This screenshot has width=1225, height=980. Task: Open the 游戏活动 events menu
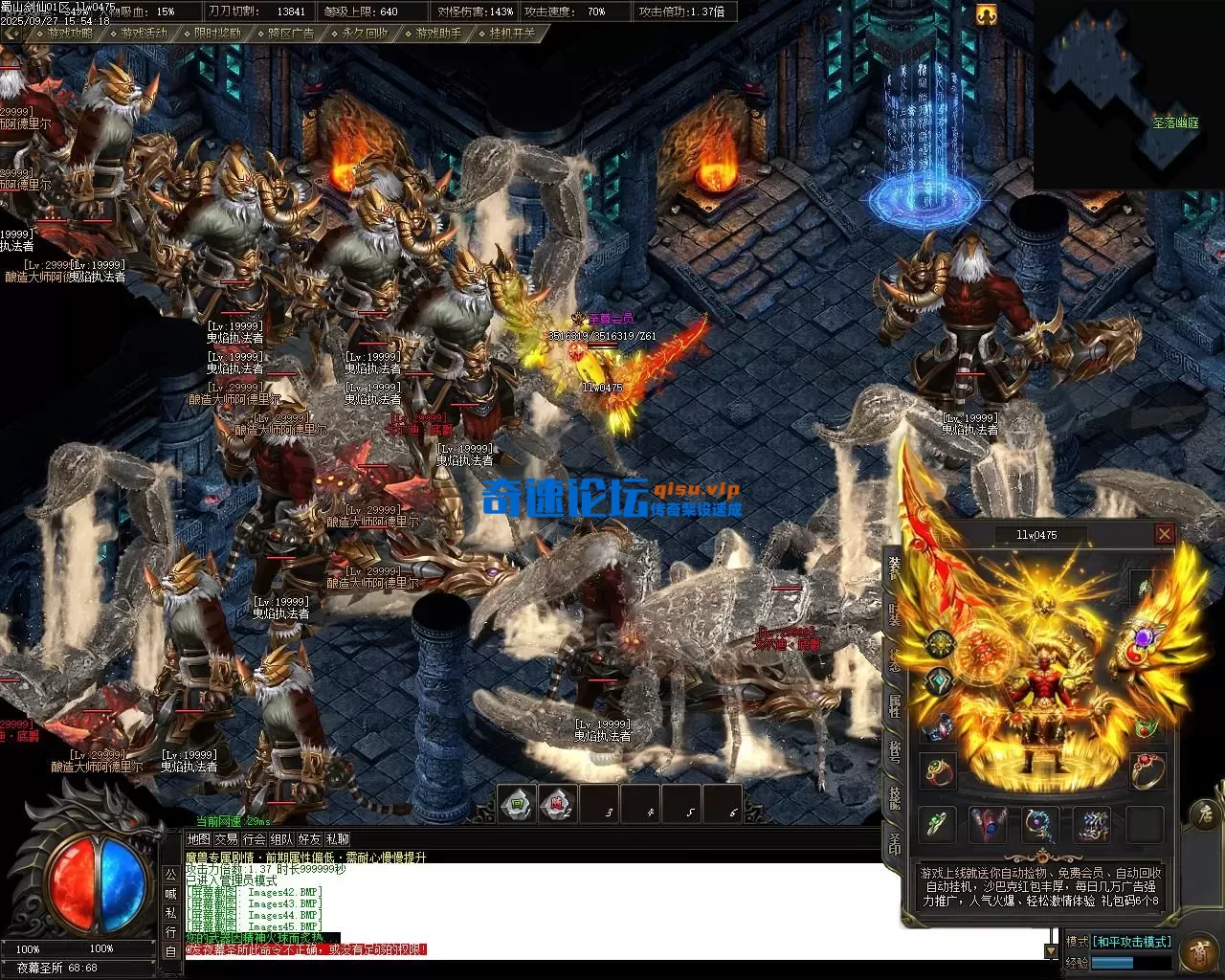click(144, 33)
